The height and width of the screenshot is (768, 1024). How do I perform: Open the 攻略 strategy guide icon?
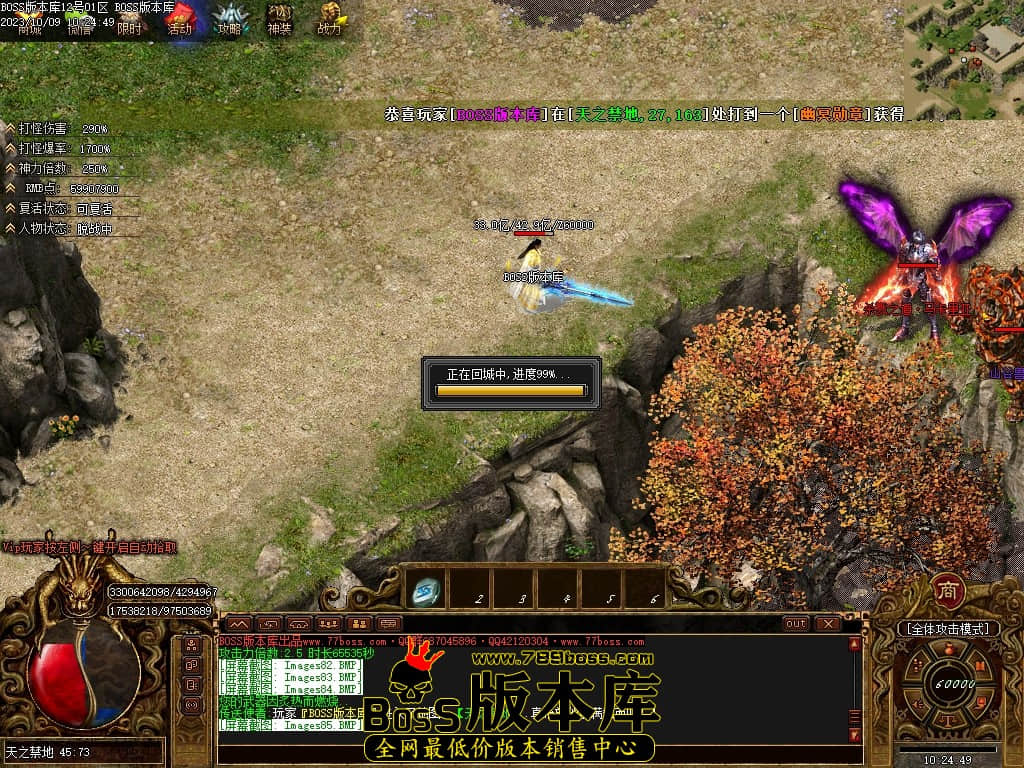[230, 20]
